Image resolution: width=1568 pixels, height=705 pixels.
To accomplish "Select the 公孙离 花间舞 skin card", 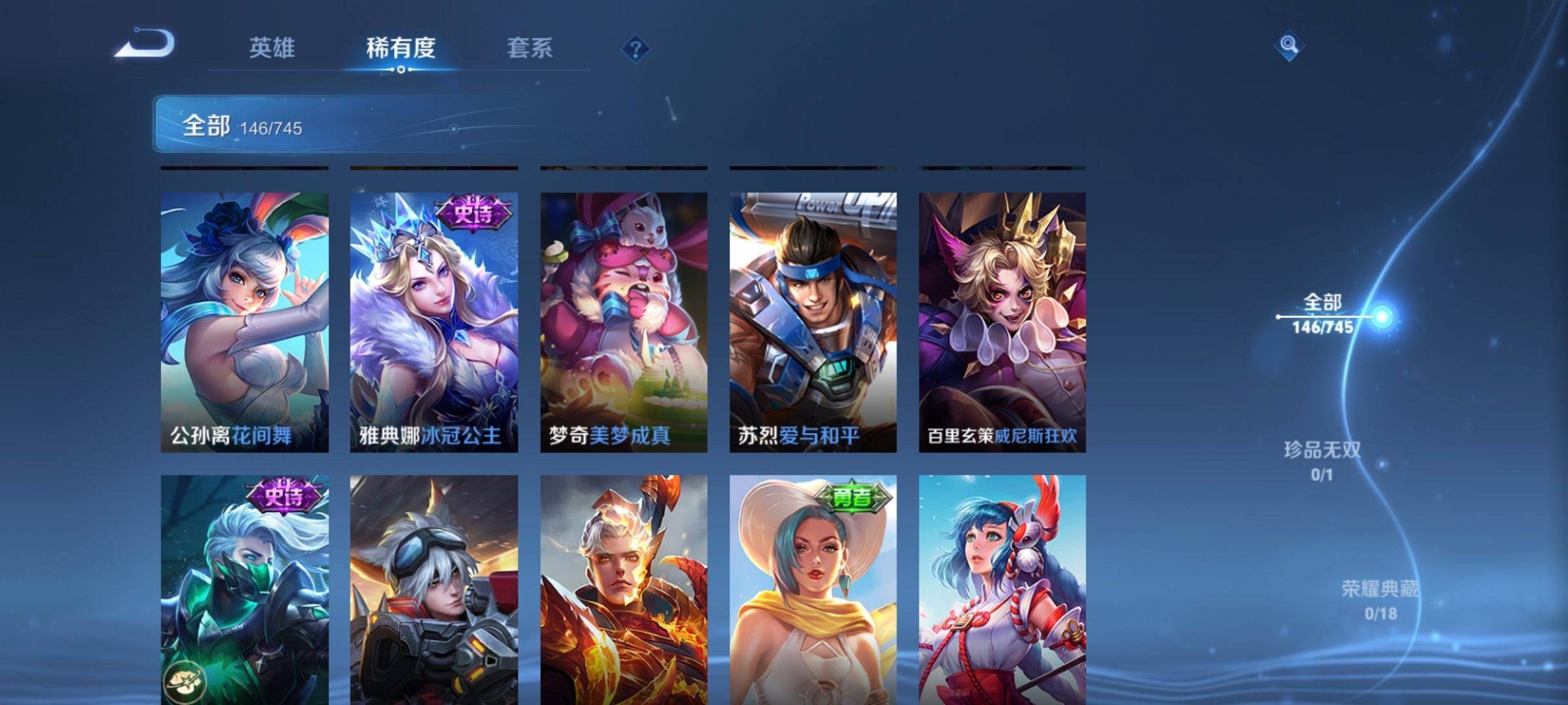I will pos(244,322).
